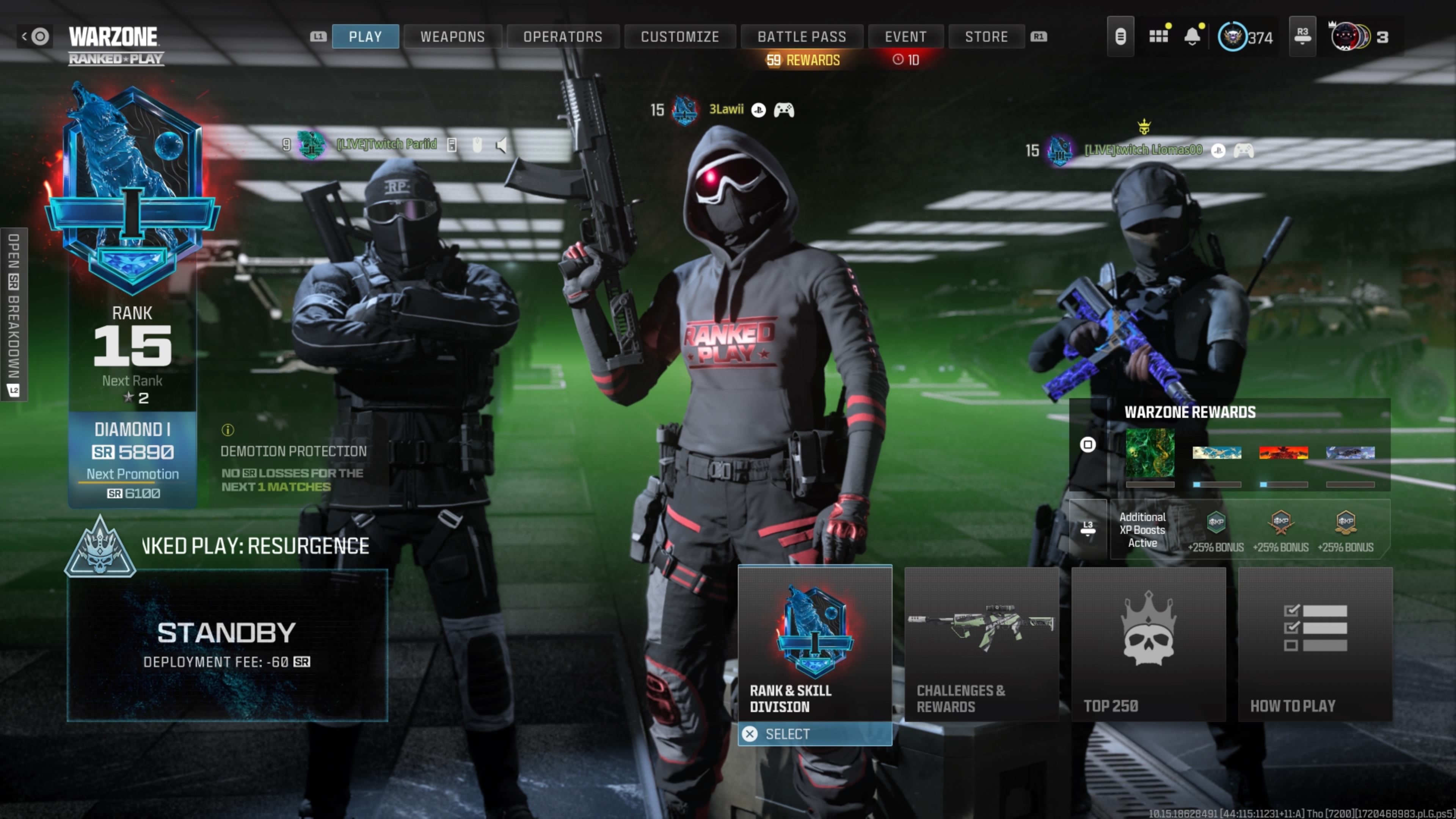Switch to the Play tab
The height and width of the screenshot is (819, 1456).
(x=365, y=37)
